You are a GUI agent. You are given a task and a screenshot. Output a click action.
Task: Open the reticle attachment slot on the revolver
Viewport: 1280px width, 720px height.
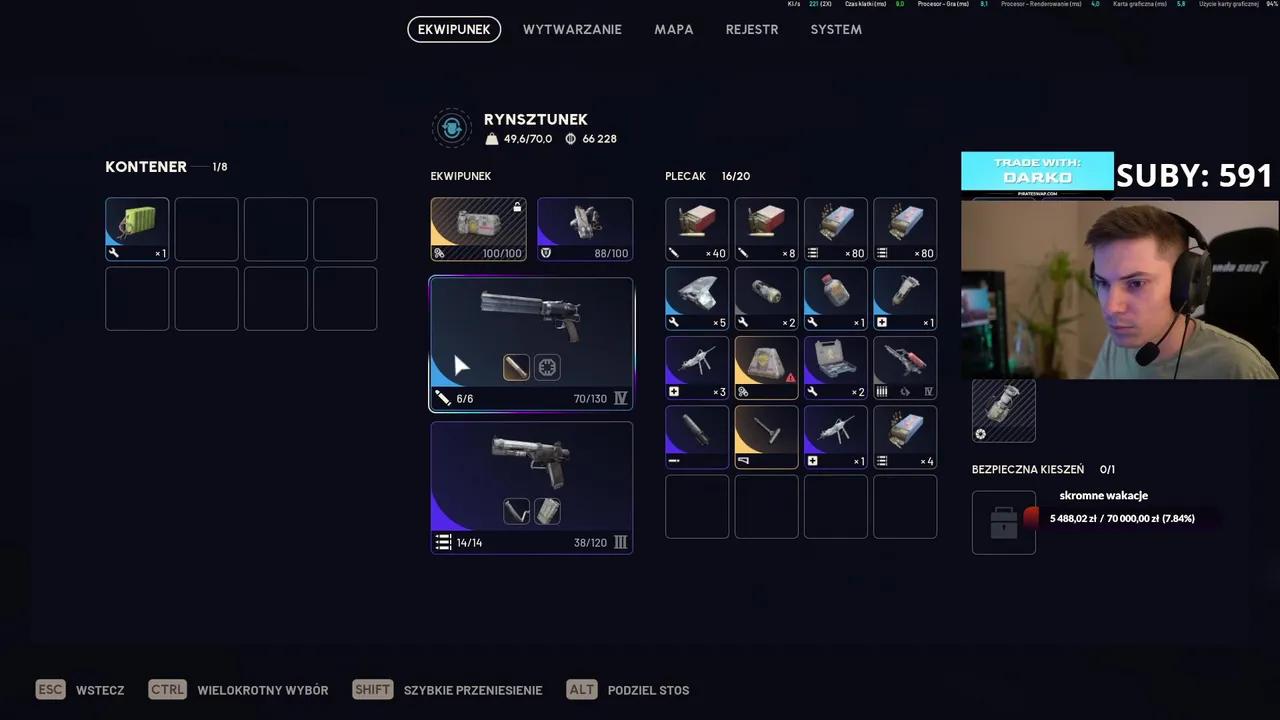pos(547,367)
